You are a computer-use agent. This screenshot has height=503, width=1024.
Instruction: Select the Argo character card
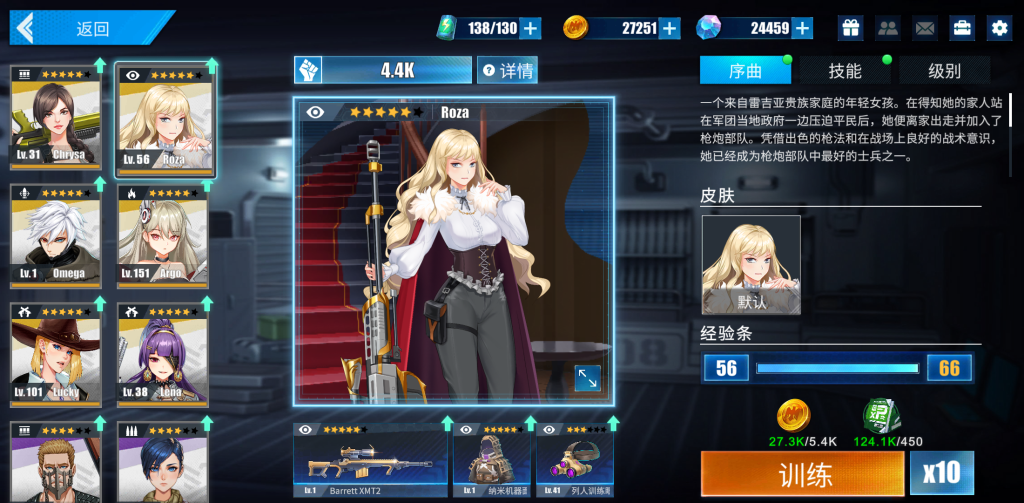tap(162, 233)
